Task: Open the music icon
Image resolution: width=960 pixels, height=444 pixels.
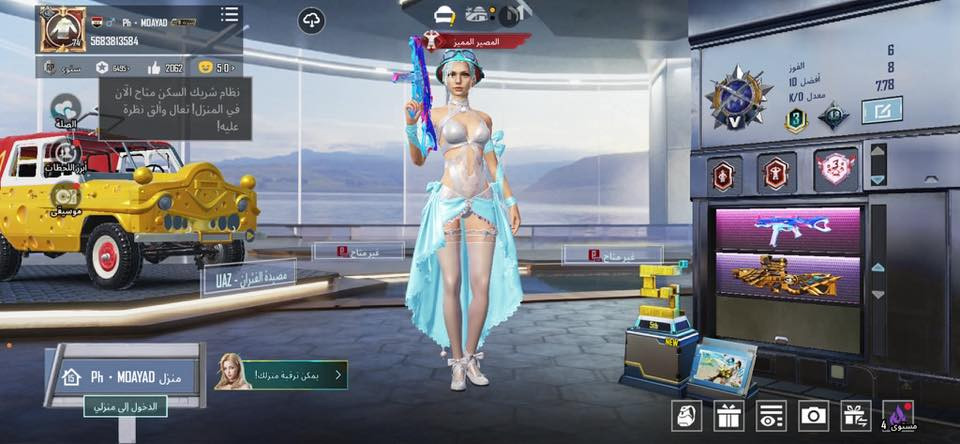Action: (x=66, y=197)
